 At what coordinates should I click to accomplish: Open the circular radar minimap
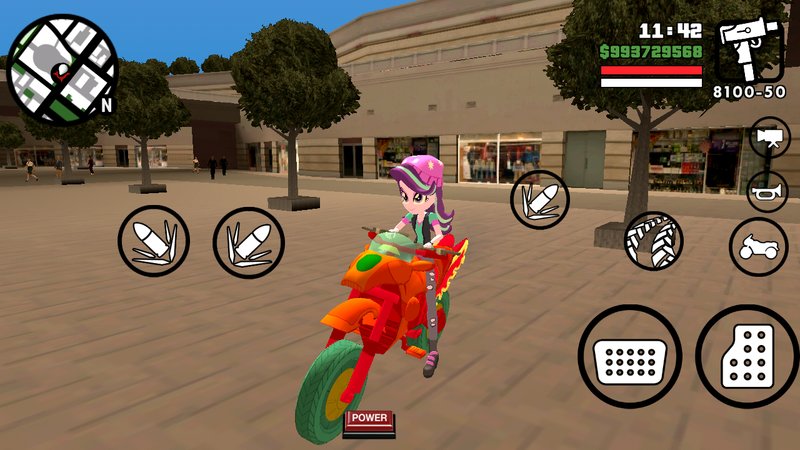click(x=62, y=68)
